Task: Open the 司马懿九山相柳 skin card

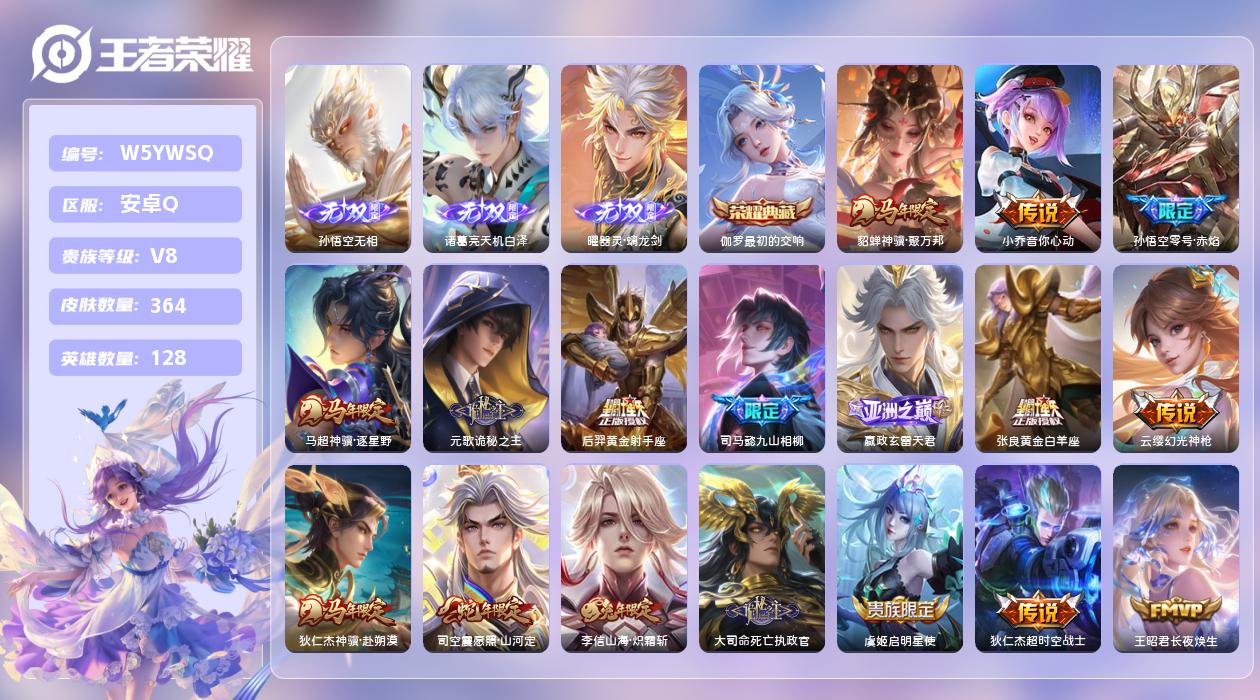Action: pyautogui.click(x=762, y=358)
